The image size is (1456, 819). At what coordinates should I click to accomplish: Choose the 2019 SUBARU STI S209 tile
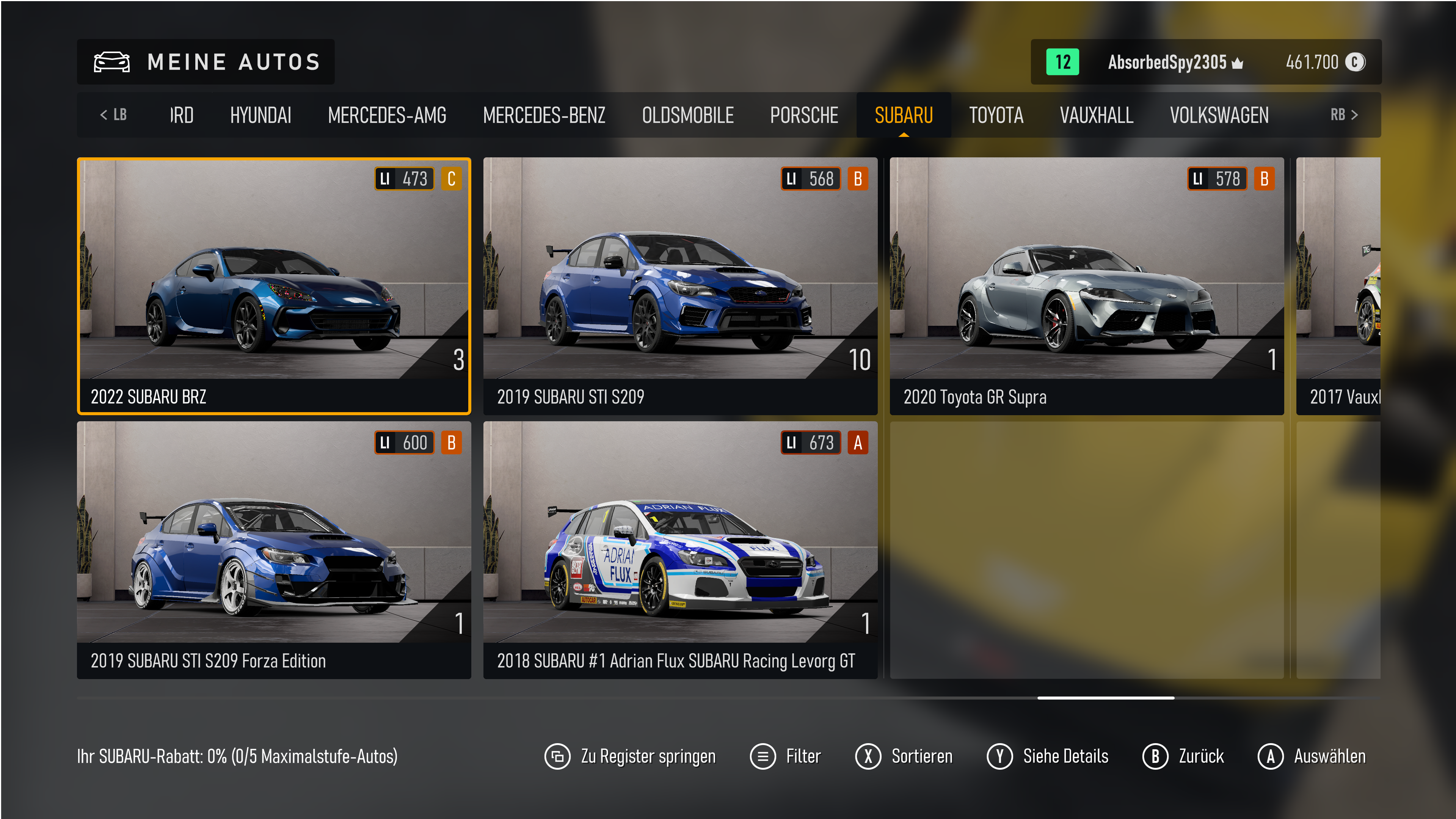680,286
